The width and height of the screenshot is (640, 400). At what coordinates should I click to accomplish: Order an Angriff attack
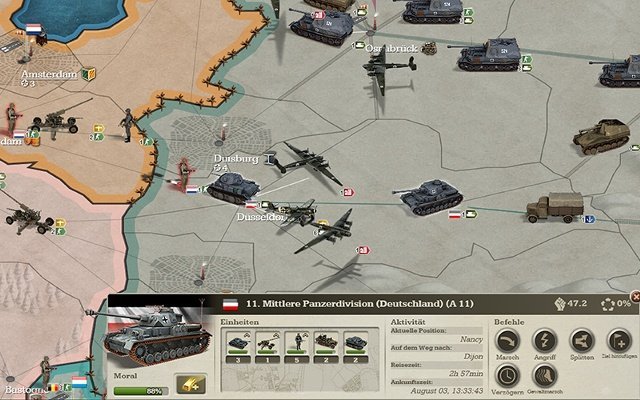545,341
